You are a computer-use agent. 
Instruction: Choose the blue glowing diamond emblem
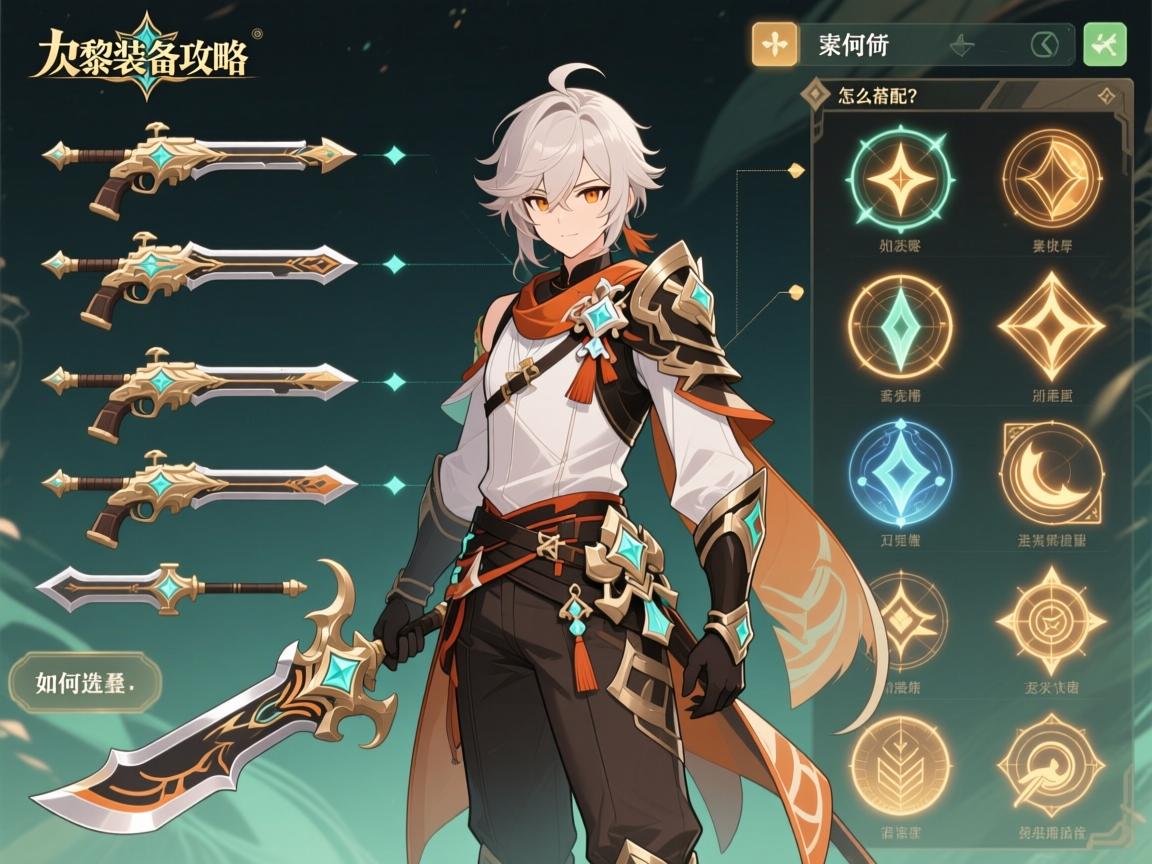coord(899,472)
